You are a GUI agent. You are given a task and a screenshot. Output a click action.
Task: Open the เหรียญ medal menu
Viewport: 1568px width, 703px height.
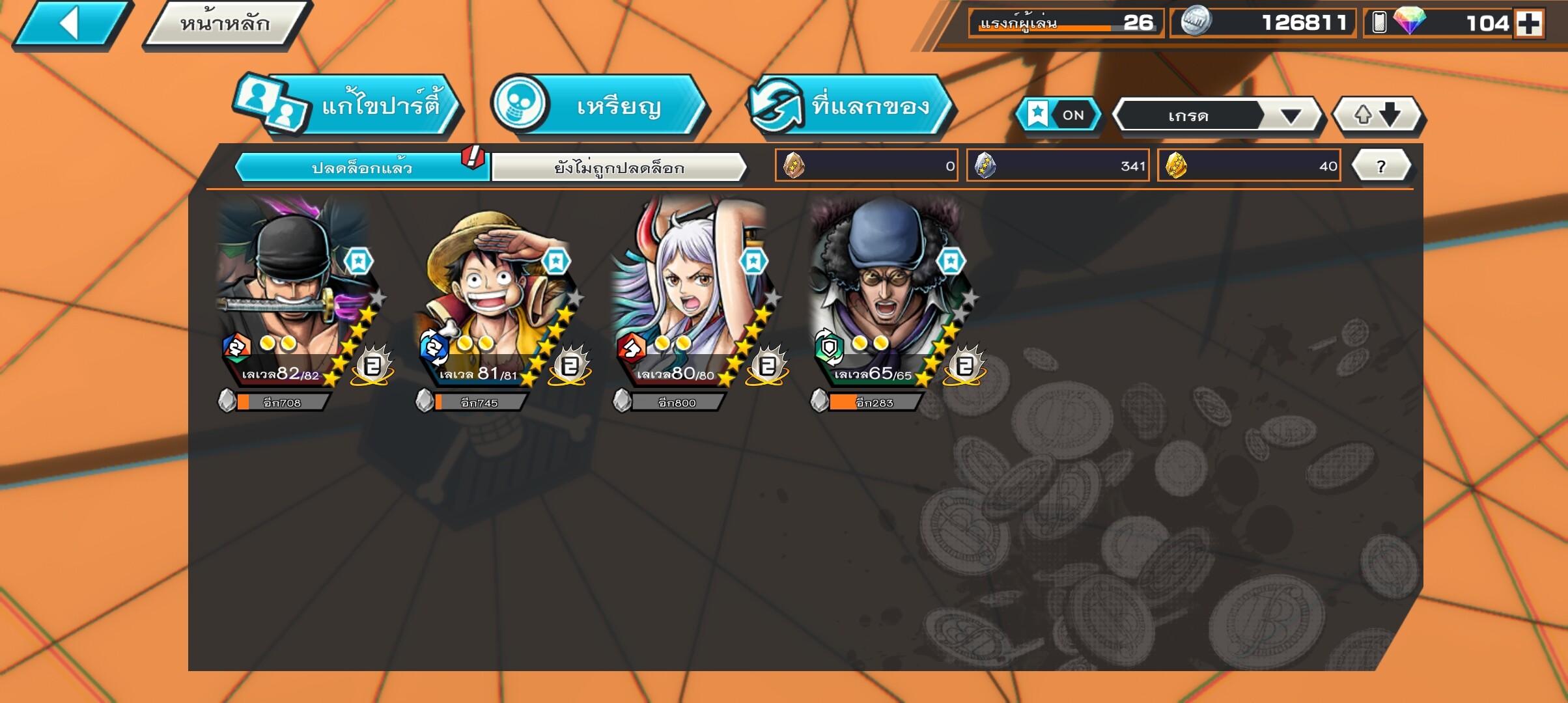click(599, 105)
